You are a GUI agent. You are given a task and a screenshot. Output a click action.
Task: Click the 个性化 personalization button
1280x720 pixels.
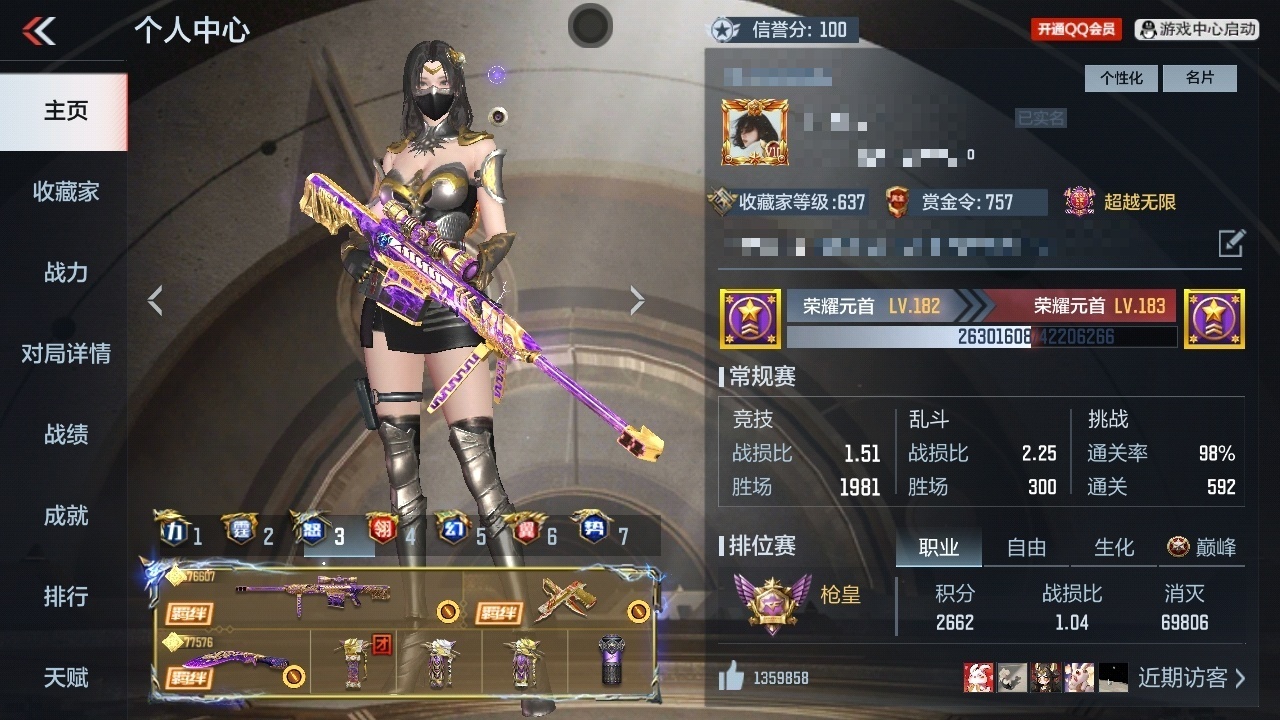point(1121,78)
